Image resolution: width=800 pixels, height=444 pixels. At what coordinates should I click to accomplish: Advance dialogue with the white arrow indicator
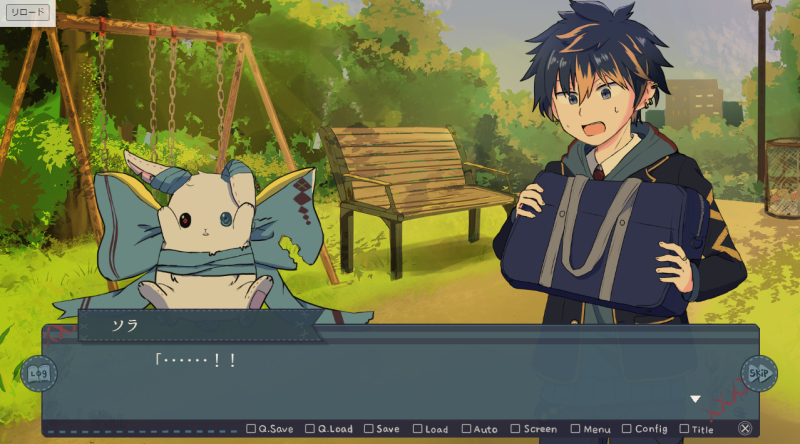click(x=695, y=399)
